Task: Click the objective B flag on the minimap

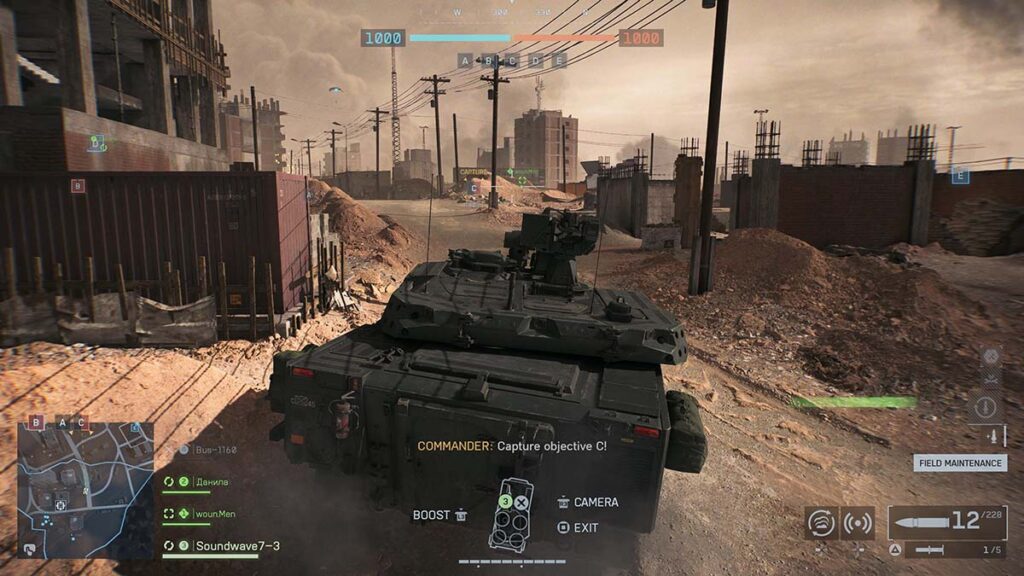Action: 37,423
